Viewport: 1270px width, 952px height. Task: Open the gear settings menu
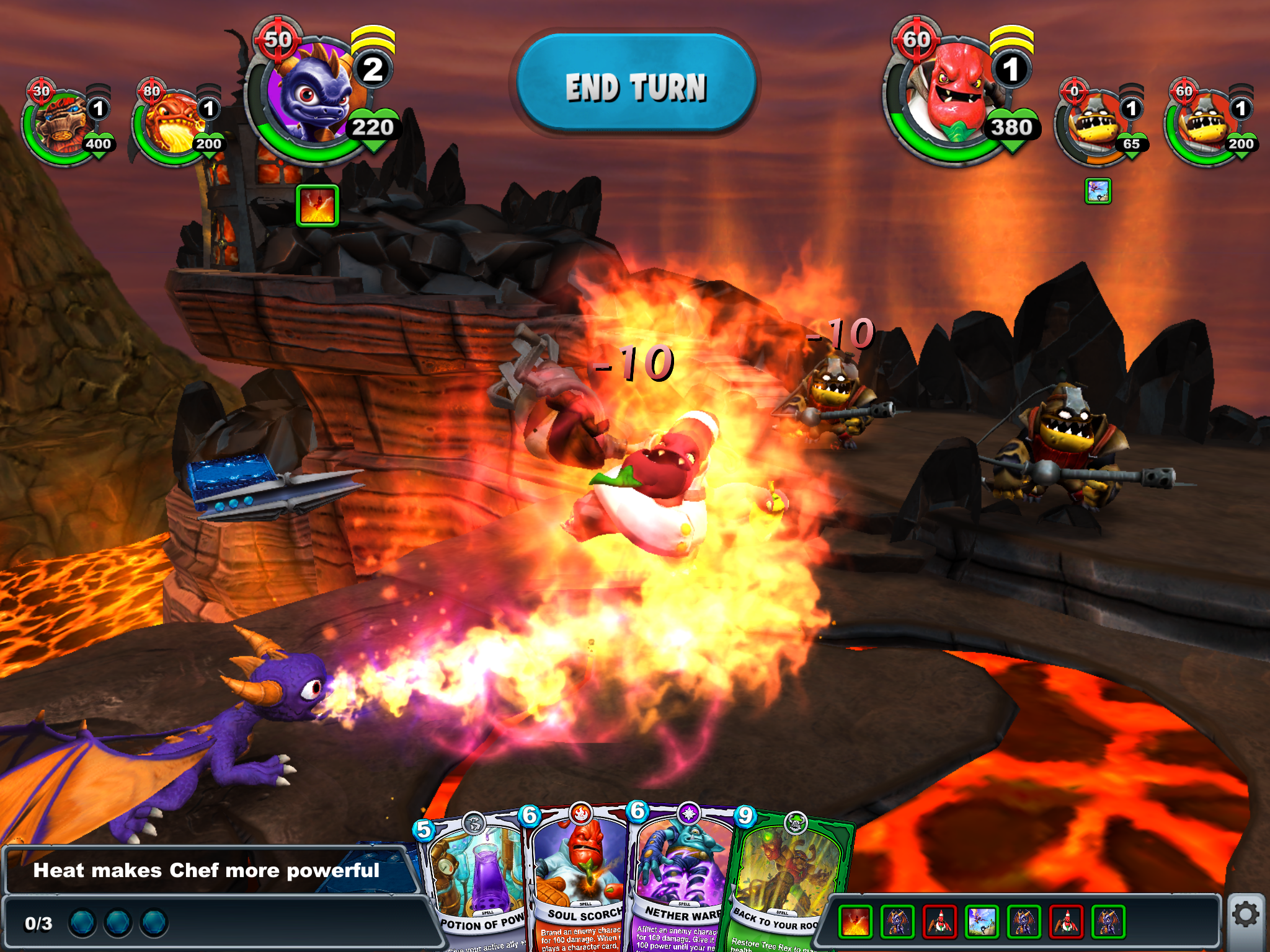(1245, 915)
